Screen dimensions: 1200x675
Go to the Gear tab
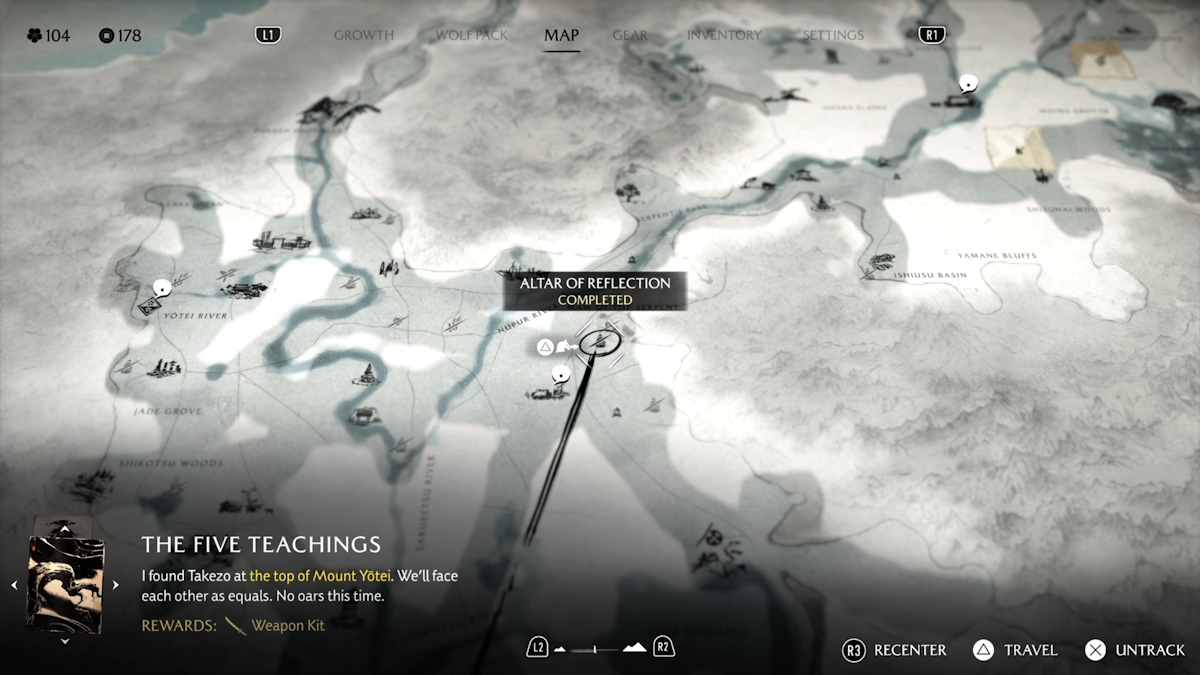(630, 35)
